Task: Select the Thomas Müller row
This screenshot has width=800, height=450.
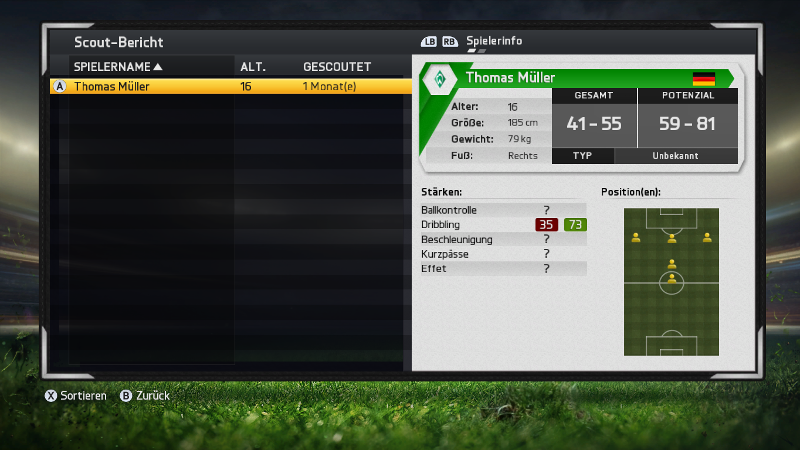Action: pyautogui.click(x=230, y=87)
